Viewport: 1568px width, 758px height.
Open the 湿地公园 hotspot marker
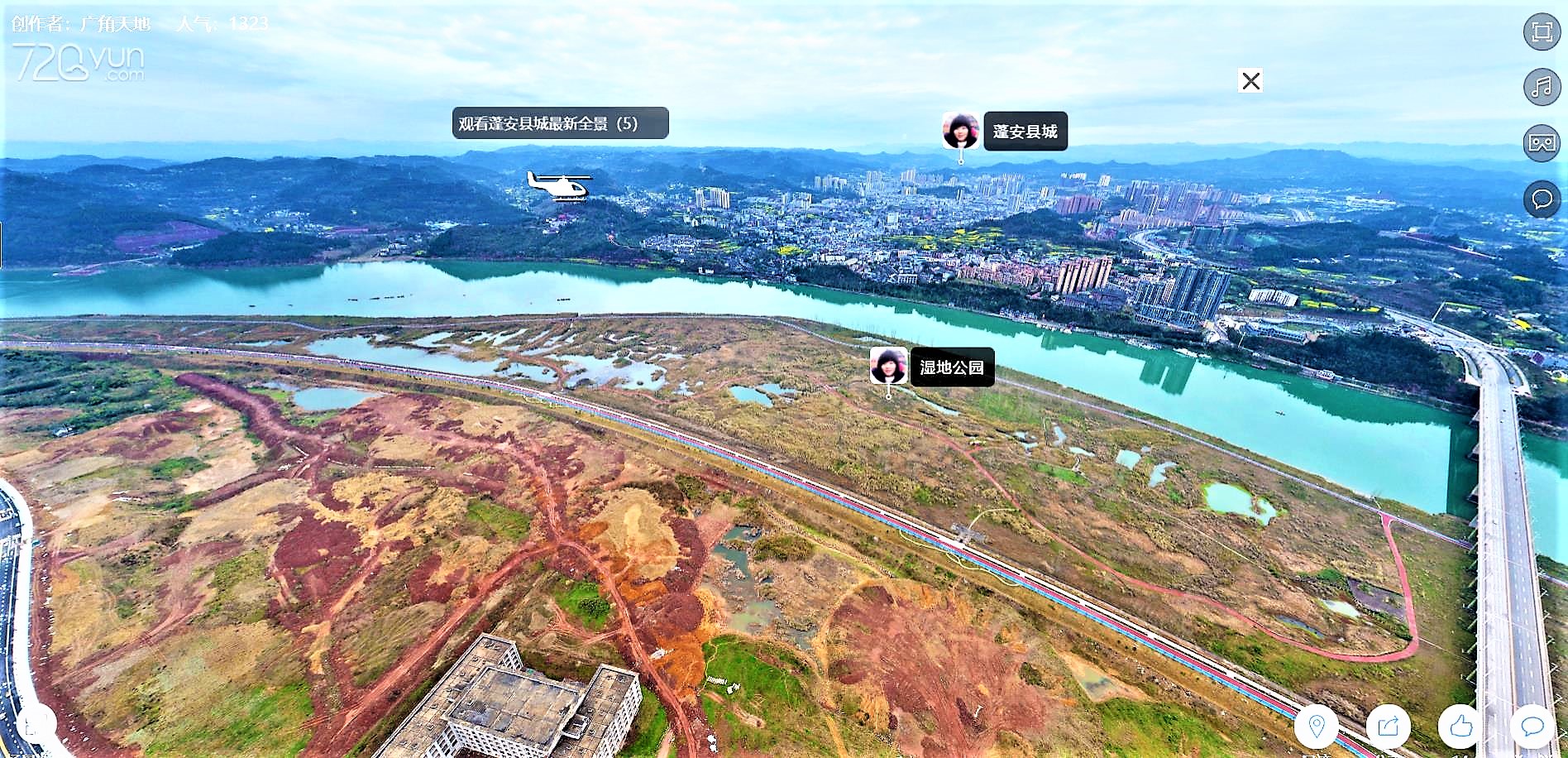click(x=888, y=367)
